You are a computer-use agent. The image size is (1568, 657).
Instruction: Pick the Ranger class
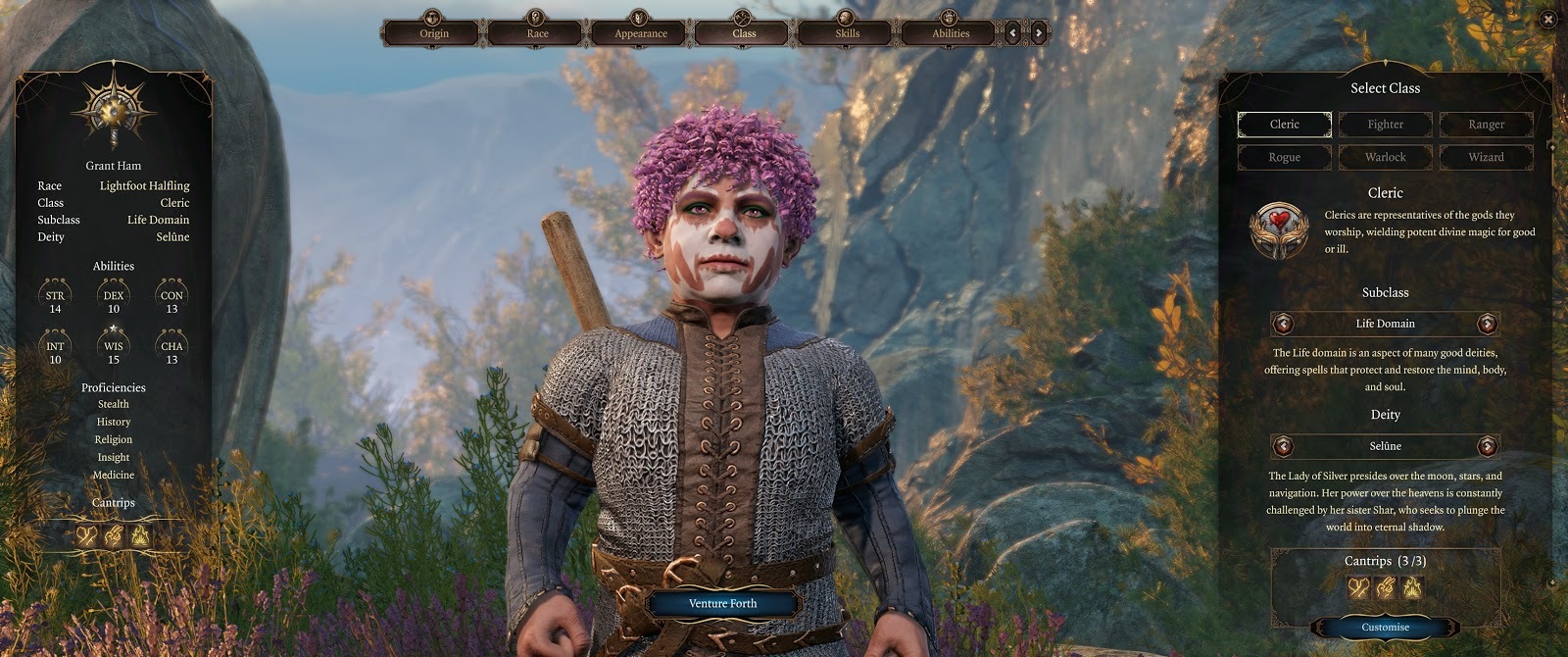point(1486,125)
